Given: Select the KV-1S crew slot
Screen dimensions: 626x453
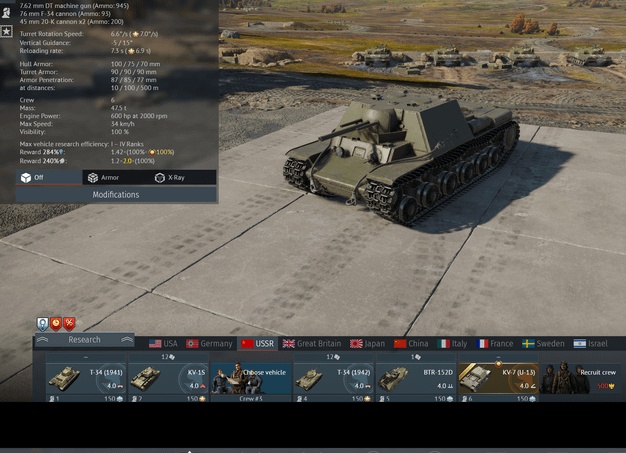Looking at the screenshot, I should (x=168, y=380).
